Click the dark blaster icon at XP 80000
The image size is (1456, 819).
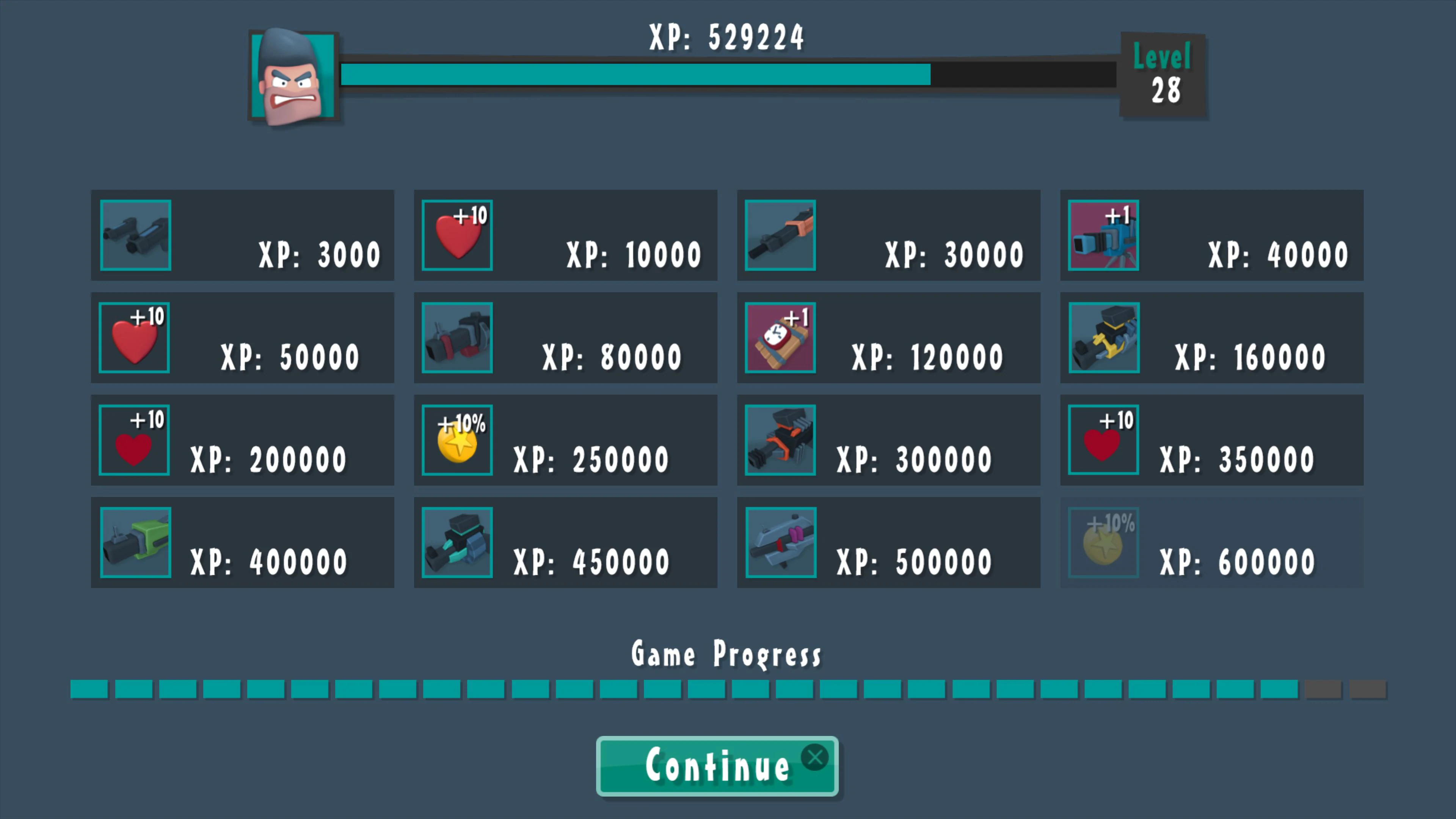click(457, 337)
